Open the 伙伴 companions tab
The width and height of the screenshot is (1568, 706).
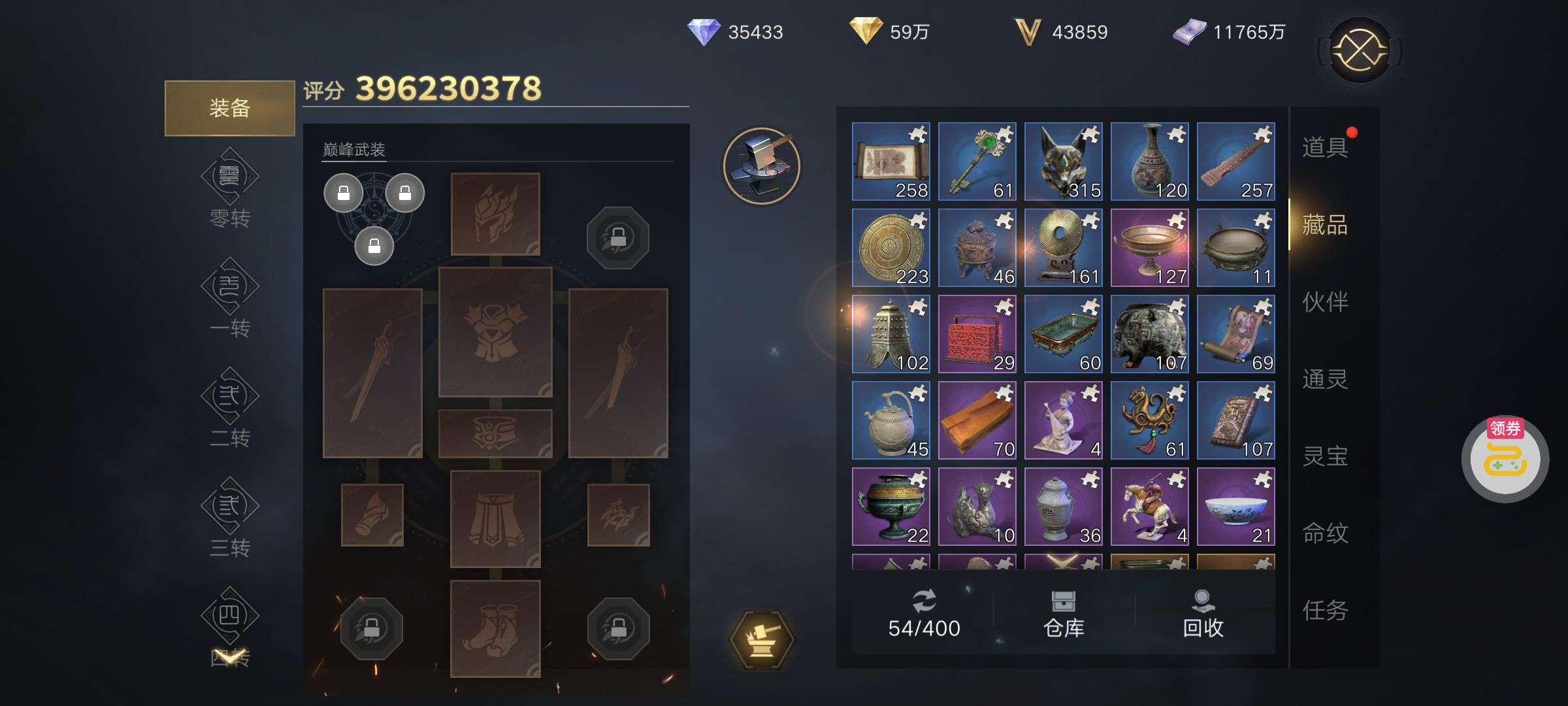[1325, 302]
